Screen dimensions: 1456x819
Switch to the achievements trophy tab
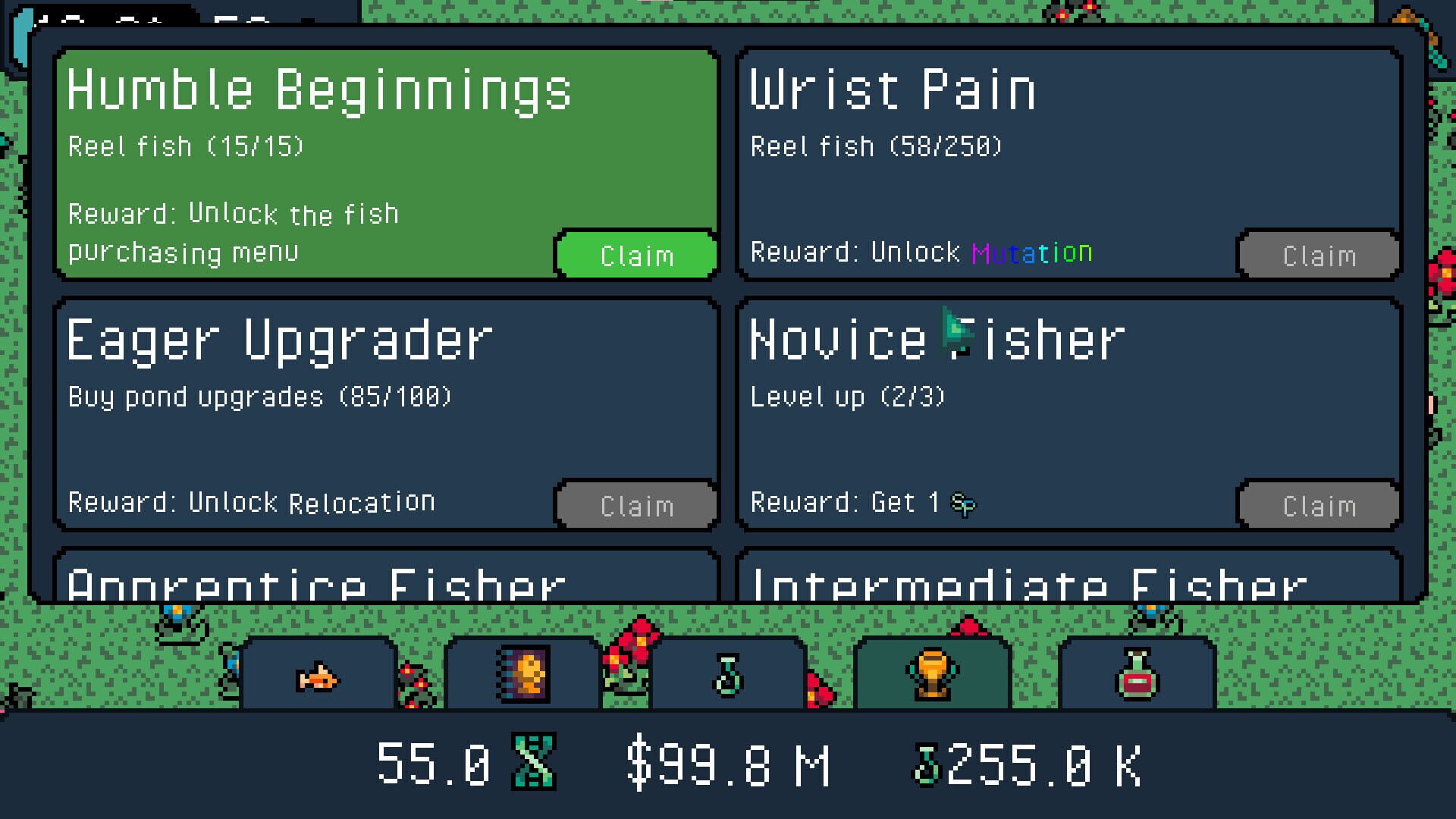click(x=933, y=675)
